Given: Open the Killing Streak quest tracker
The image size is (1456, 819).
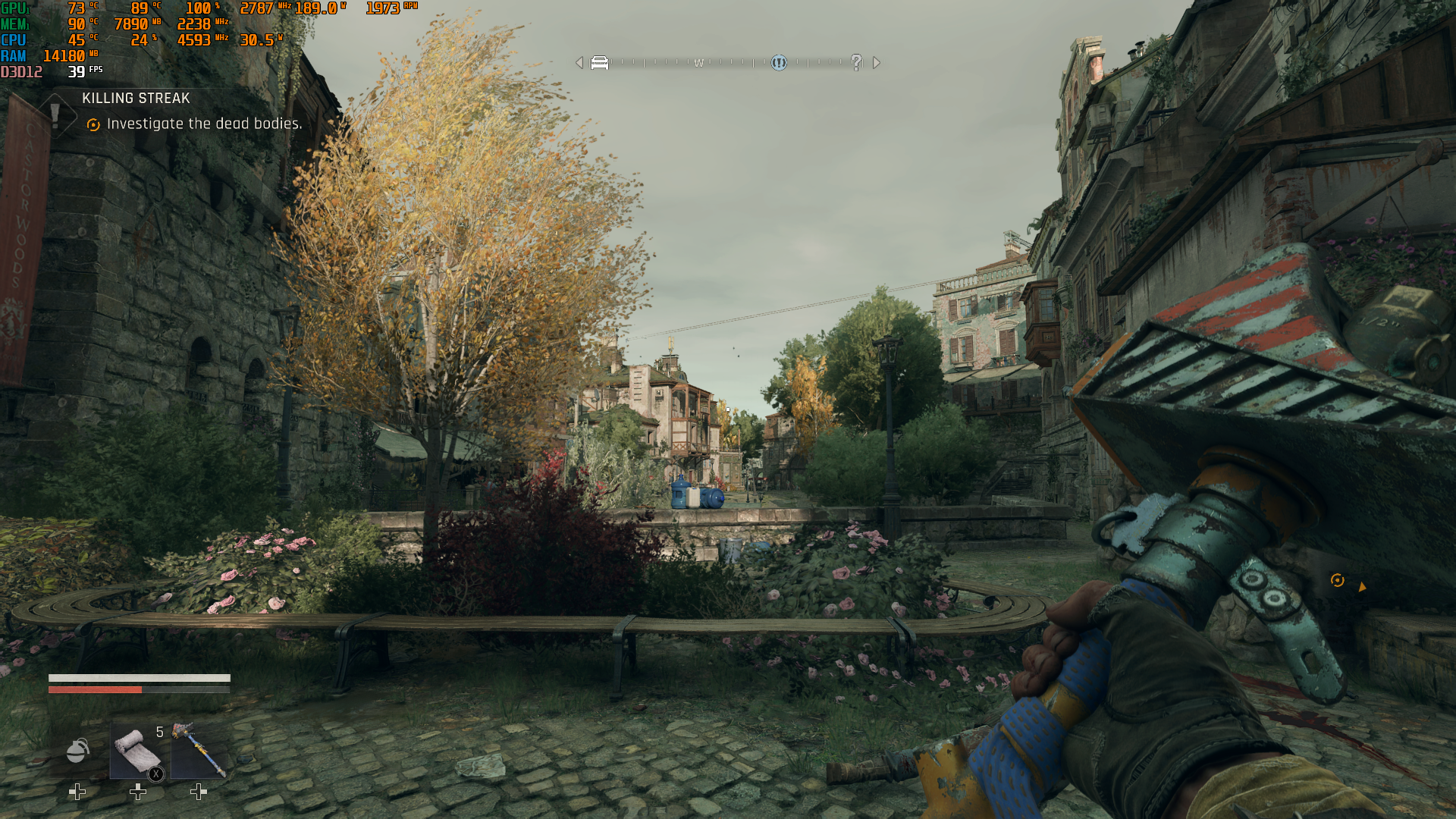Looking at the screenshot, I should click(136, 99).
